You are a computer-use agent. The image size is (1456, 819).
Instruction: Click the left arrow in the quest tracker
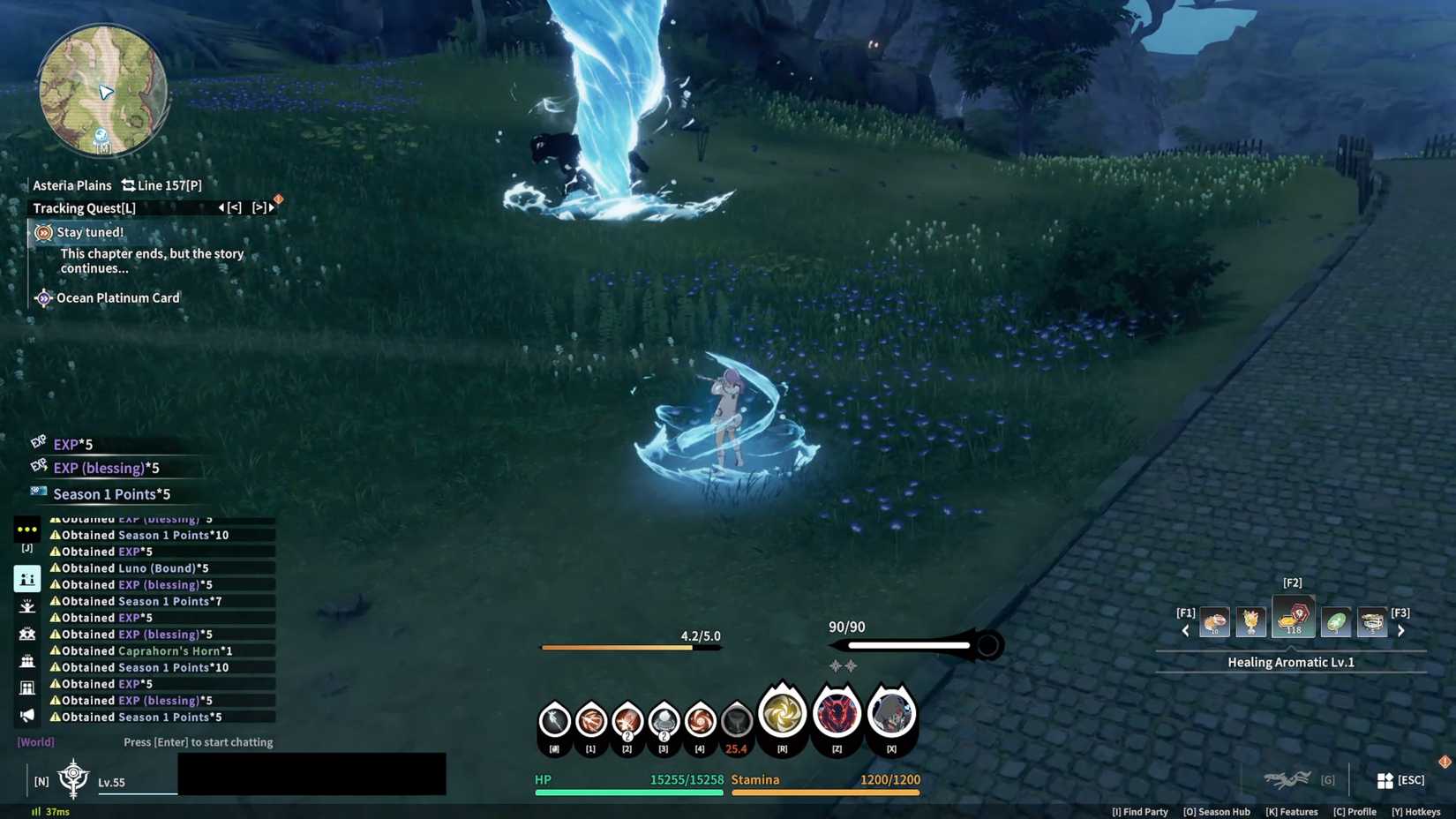pyautogui.click(x=220, y=207)
